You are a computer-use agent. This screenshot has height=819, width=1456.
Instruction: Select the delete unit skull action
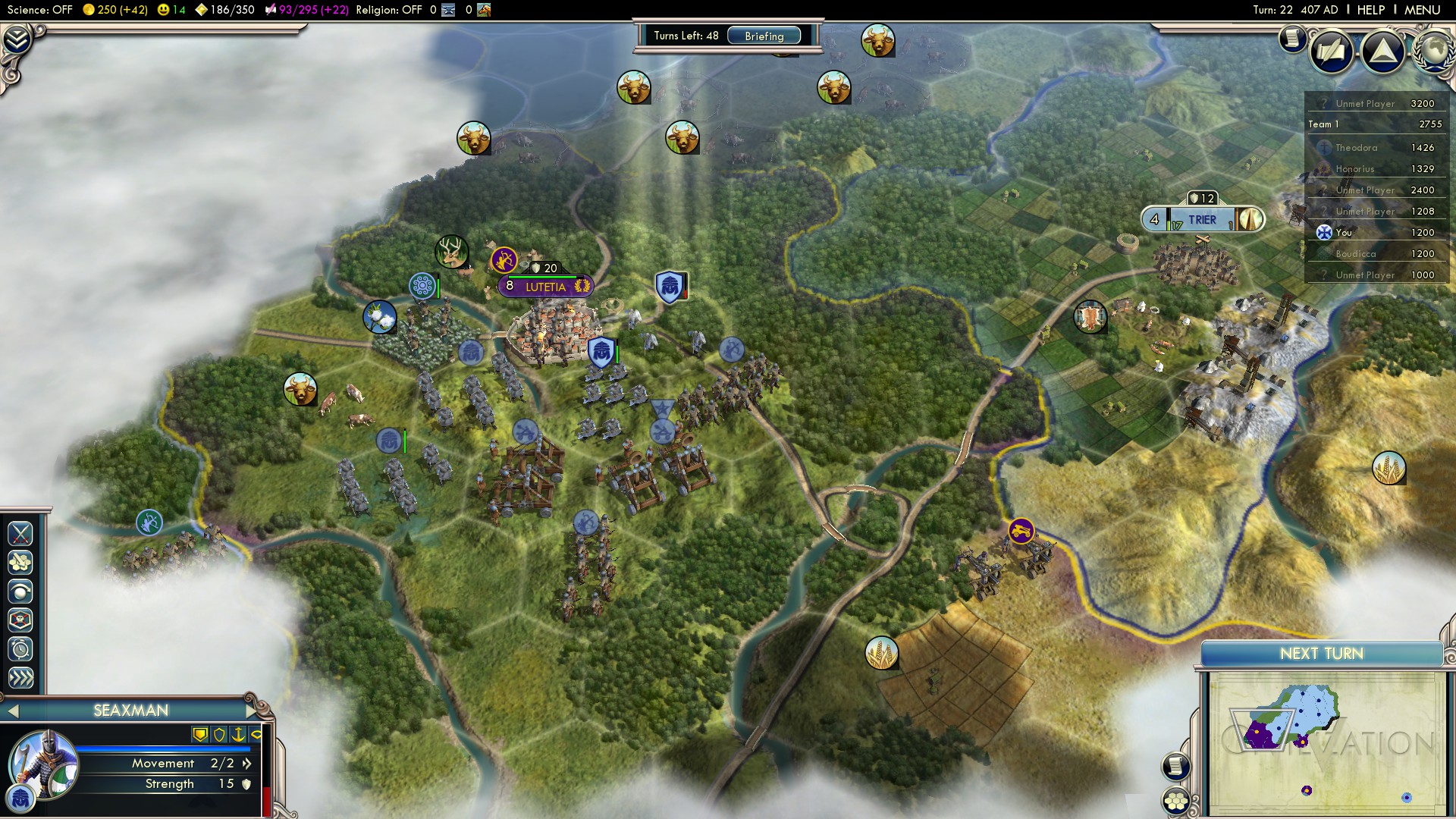[20, 620]
